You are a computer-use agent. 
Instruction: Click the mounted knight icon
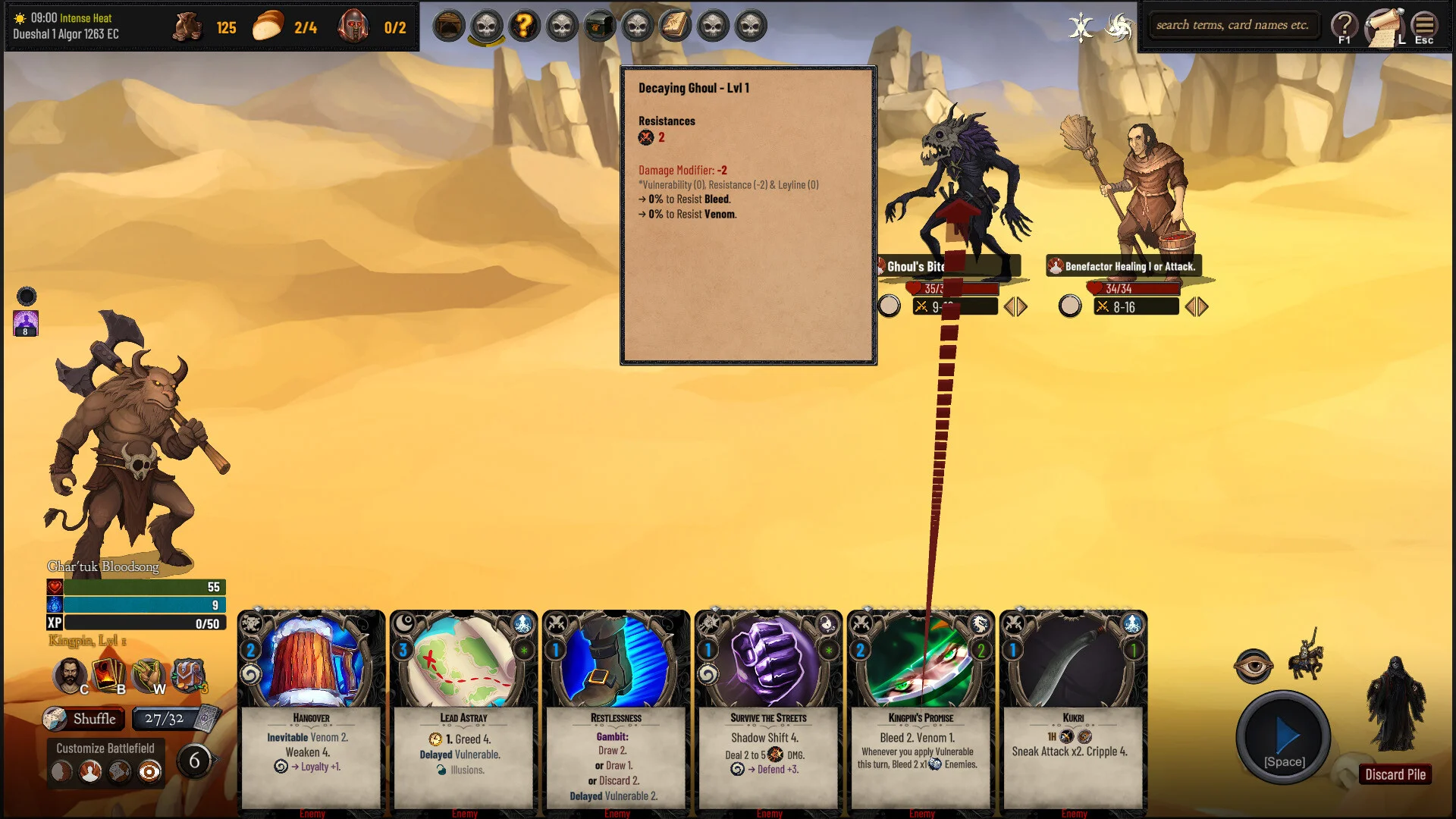tap(1306, 654)
